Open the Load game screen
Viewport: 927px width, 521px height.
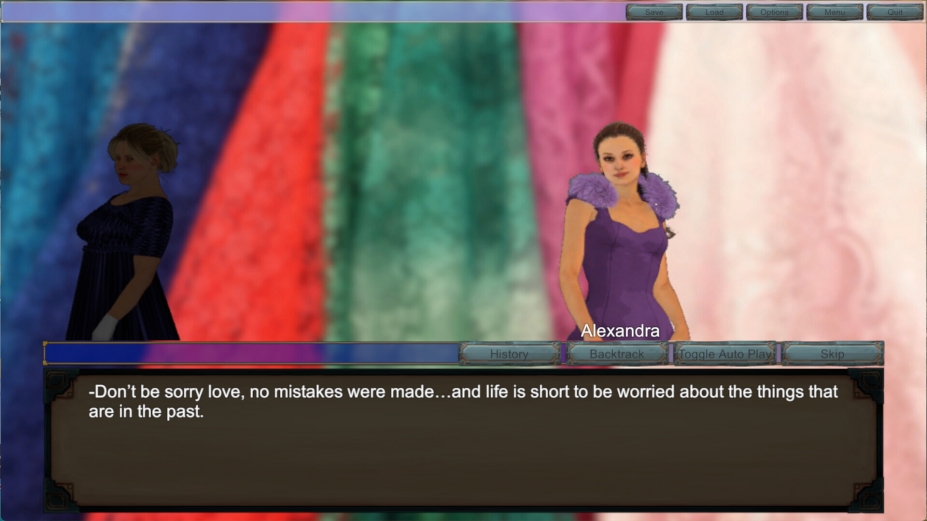point(714,12)
